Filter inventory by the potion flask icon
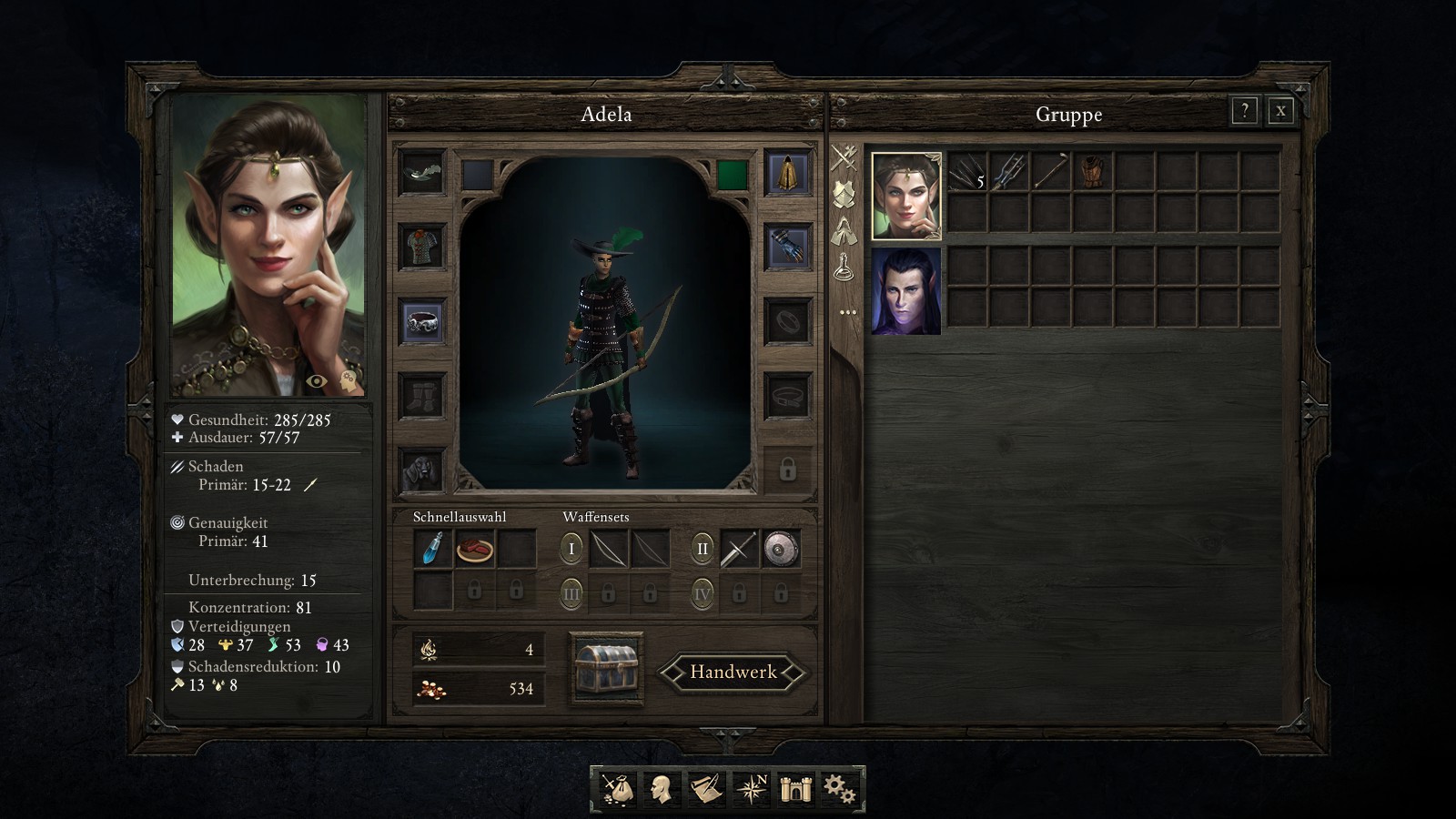This screenshot has height=819, width=1456. pos(844,268)
